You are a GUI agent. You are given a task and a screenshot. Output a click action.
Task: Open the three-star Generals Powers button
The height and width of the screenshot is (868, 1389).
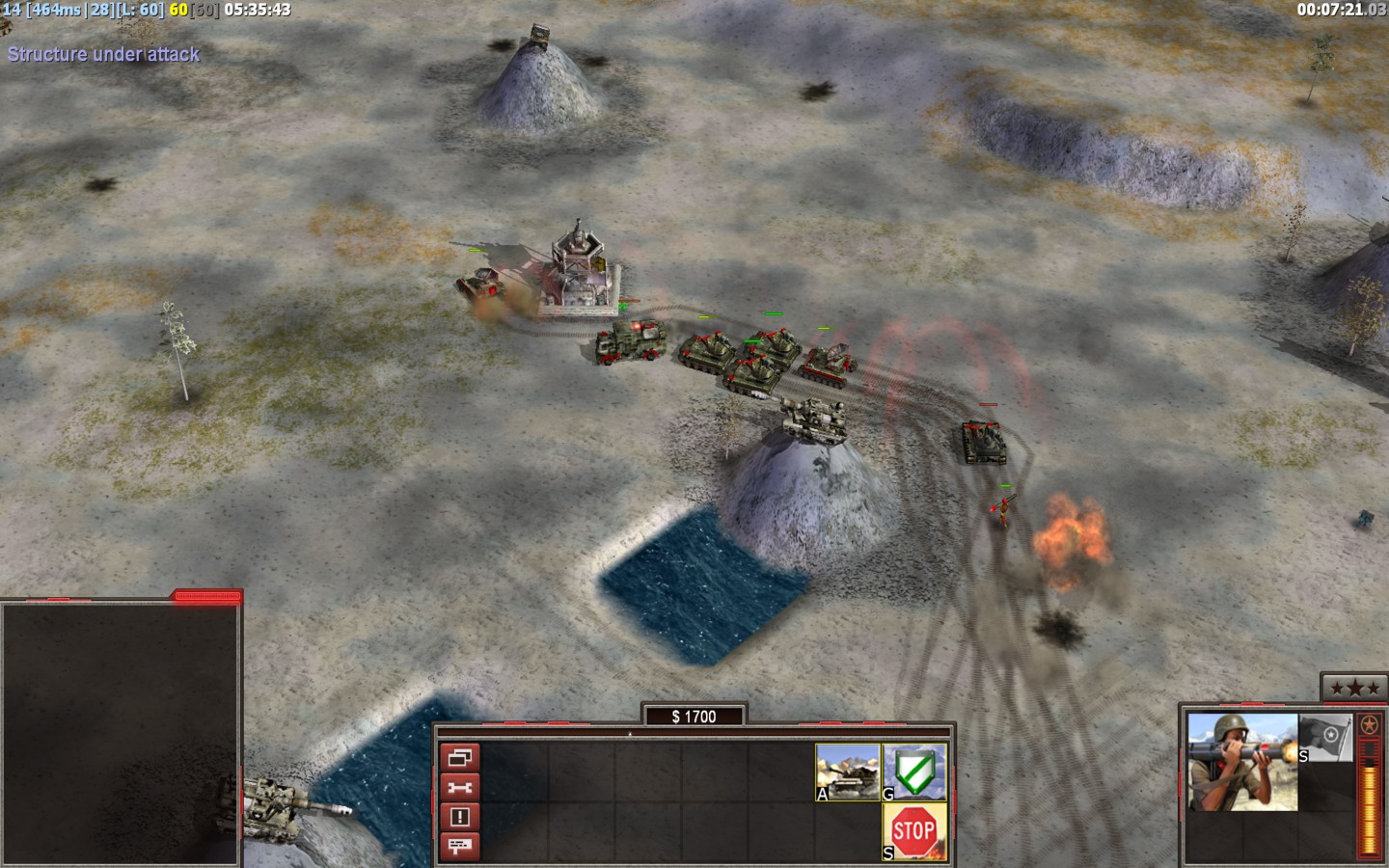(x=1348, y=688)
